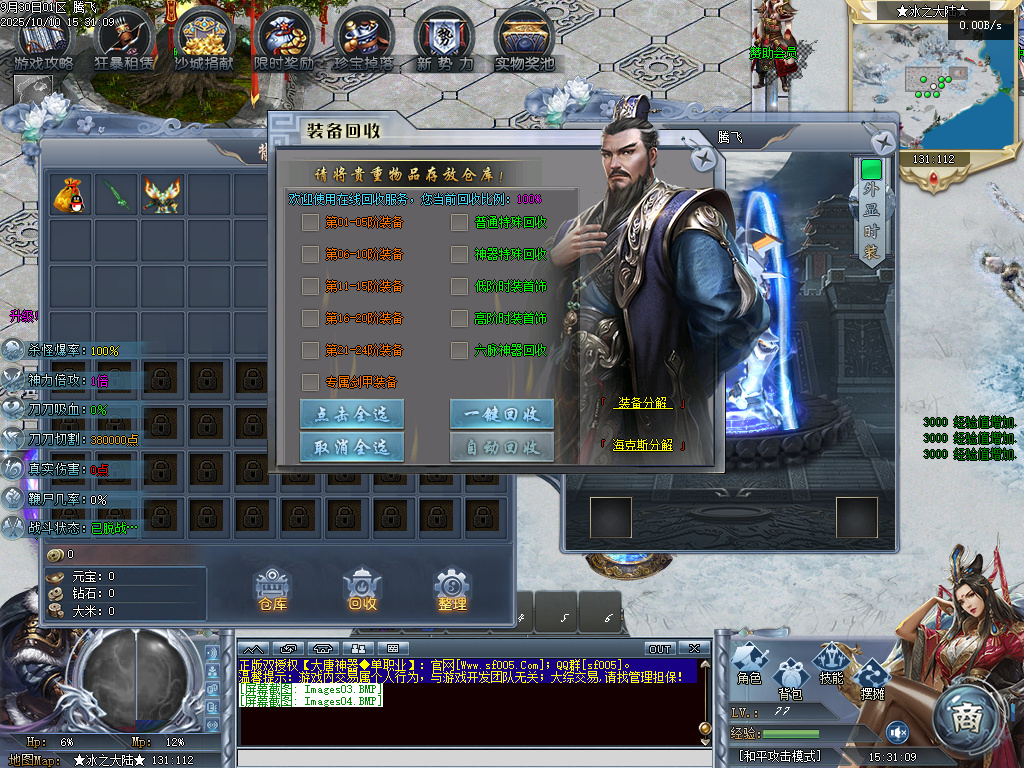Enable the 神器特殊回收 checkbox
This screenshot has width=1024, height=768.
(x=459, y=254)
